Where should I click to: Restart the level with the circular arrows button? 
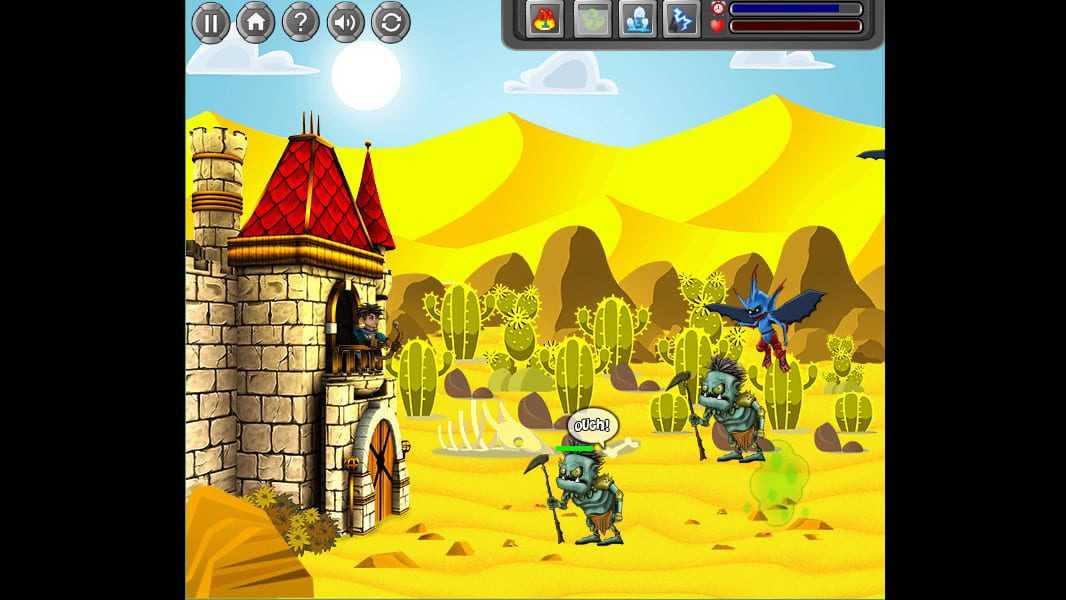[391, 22]
